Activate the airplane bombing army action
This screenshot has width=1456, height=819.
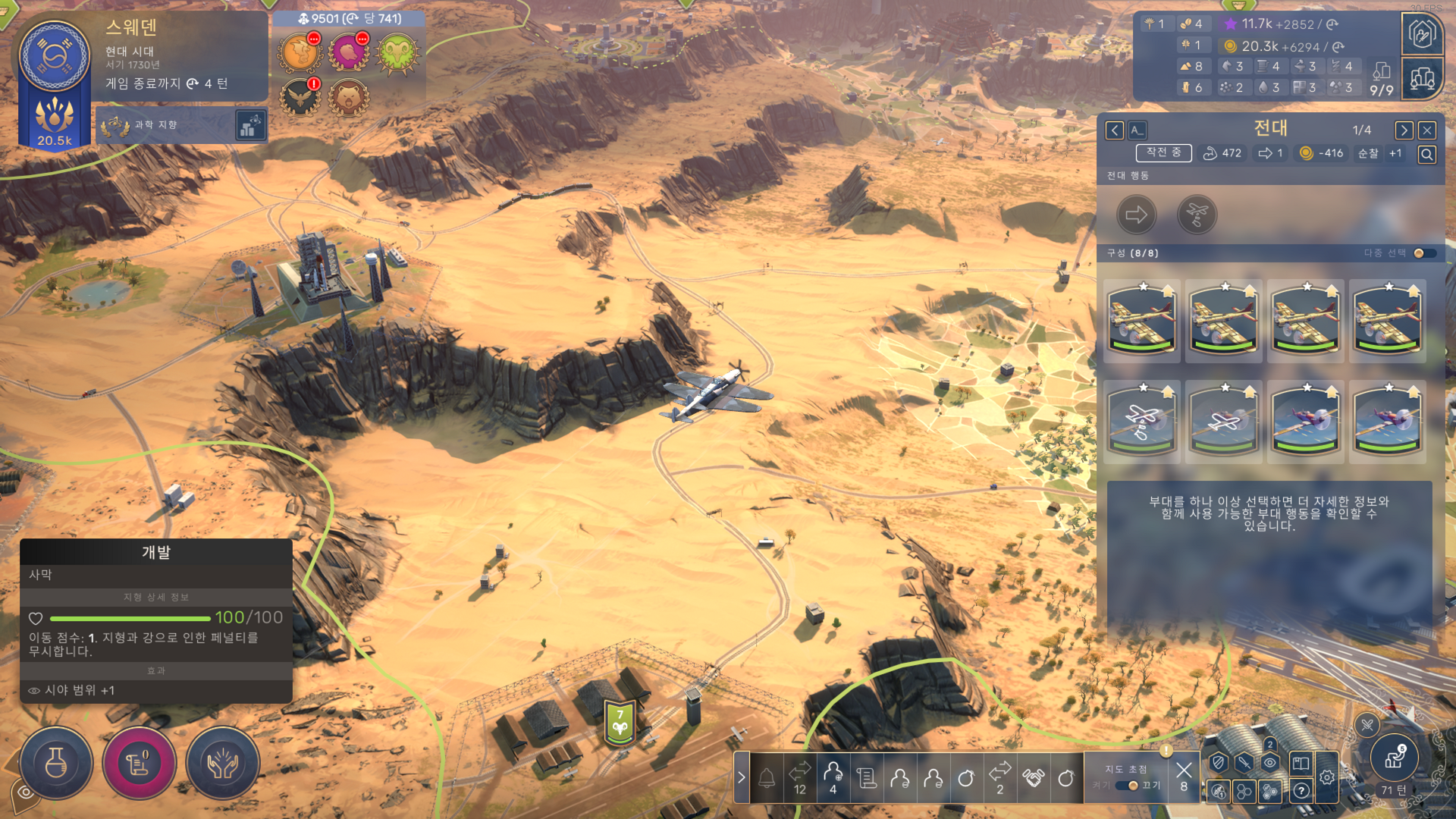pos(1197,215)
